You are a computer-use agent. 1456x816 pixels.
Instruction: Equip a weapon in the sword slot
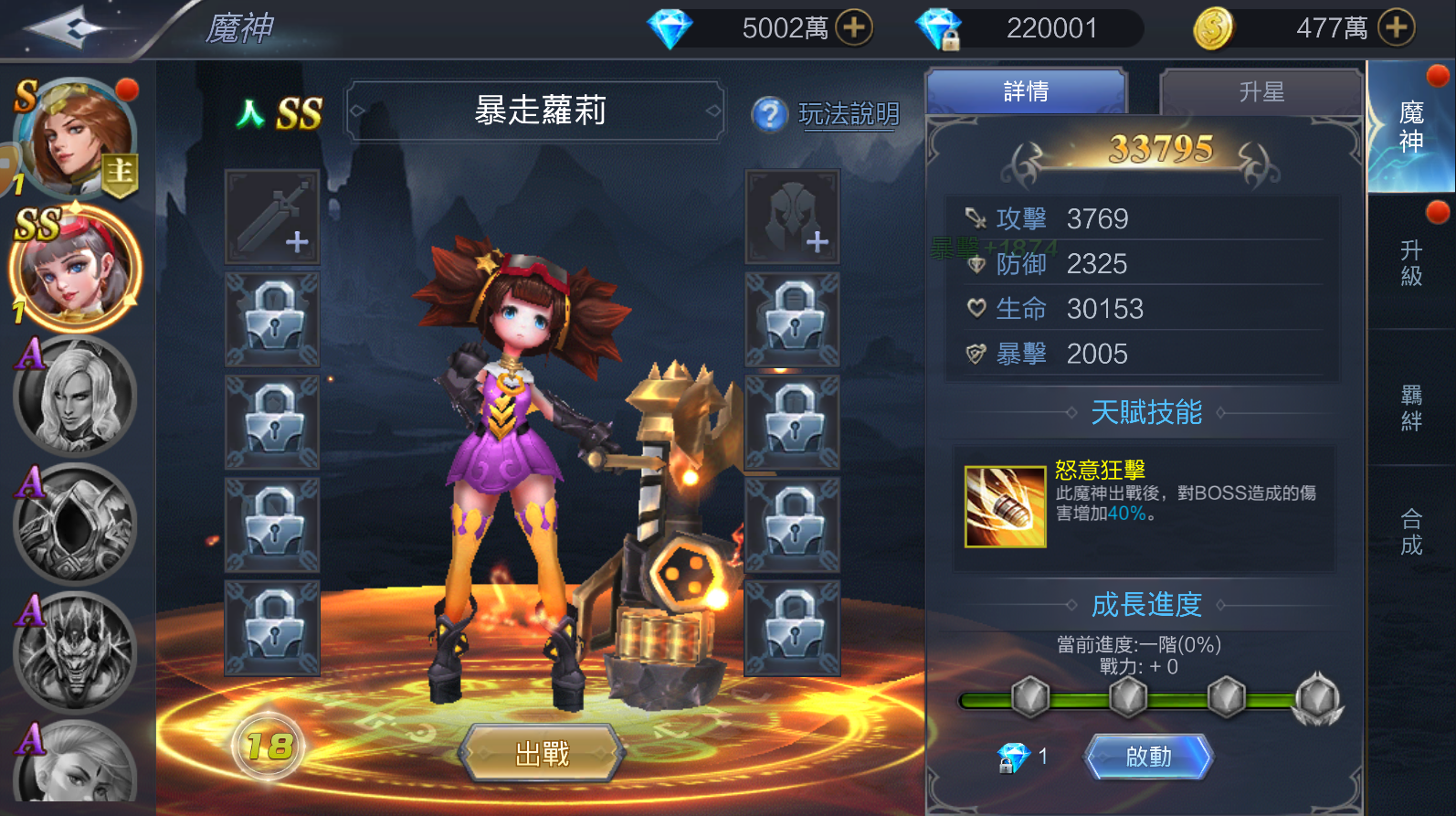[x=272, y=217]
